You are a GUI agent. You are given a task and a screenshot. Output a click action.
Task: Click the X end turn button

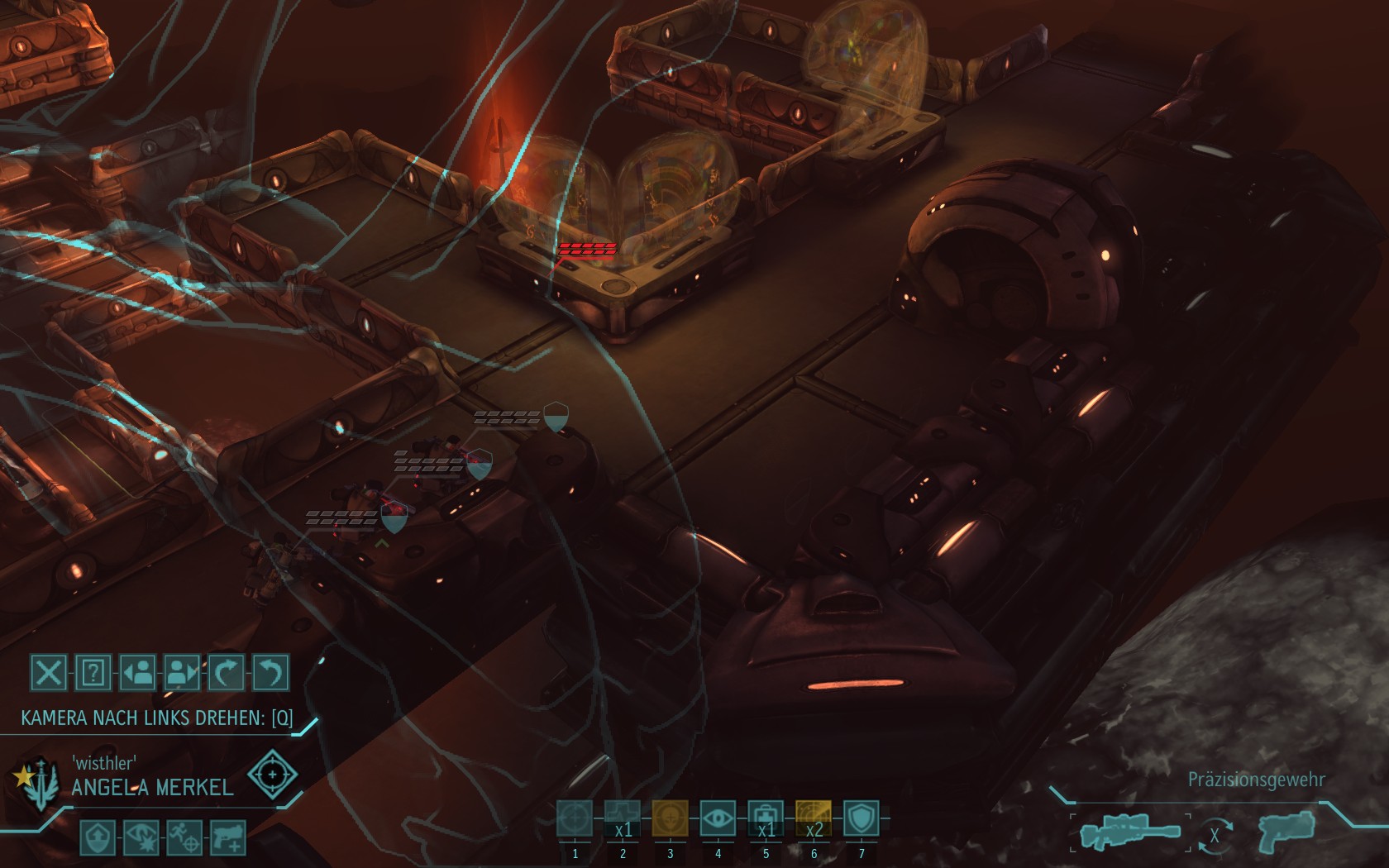click(x=49, y=673)
